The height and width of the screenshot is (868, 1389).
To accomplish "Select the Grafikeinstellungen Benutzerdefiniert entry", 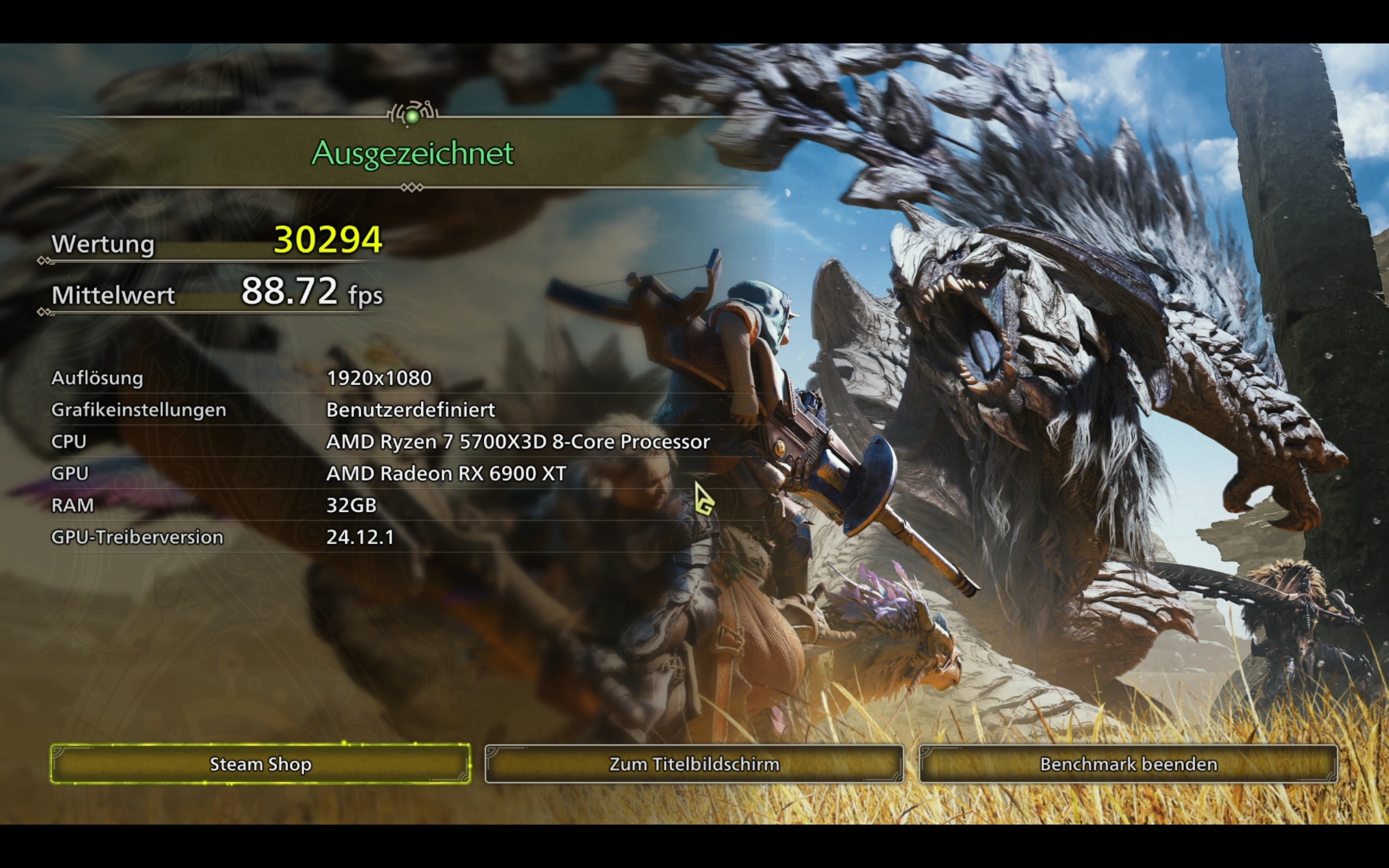I will click(409, 409).
